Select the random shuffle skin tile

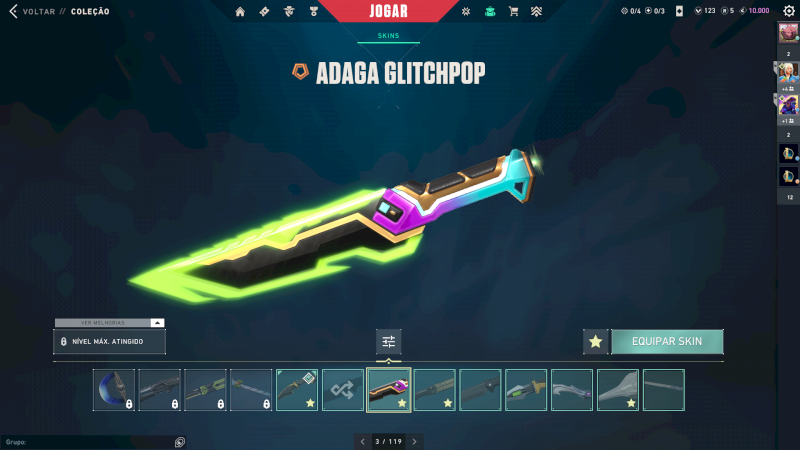(x=343, y=390)
